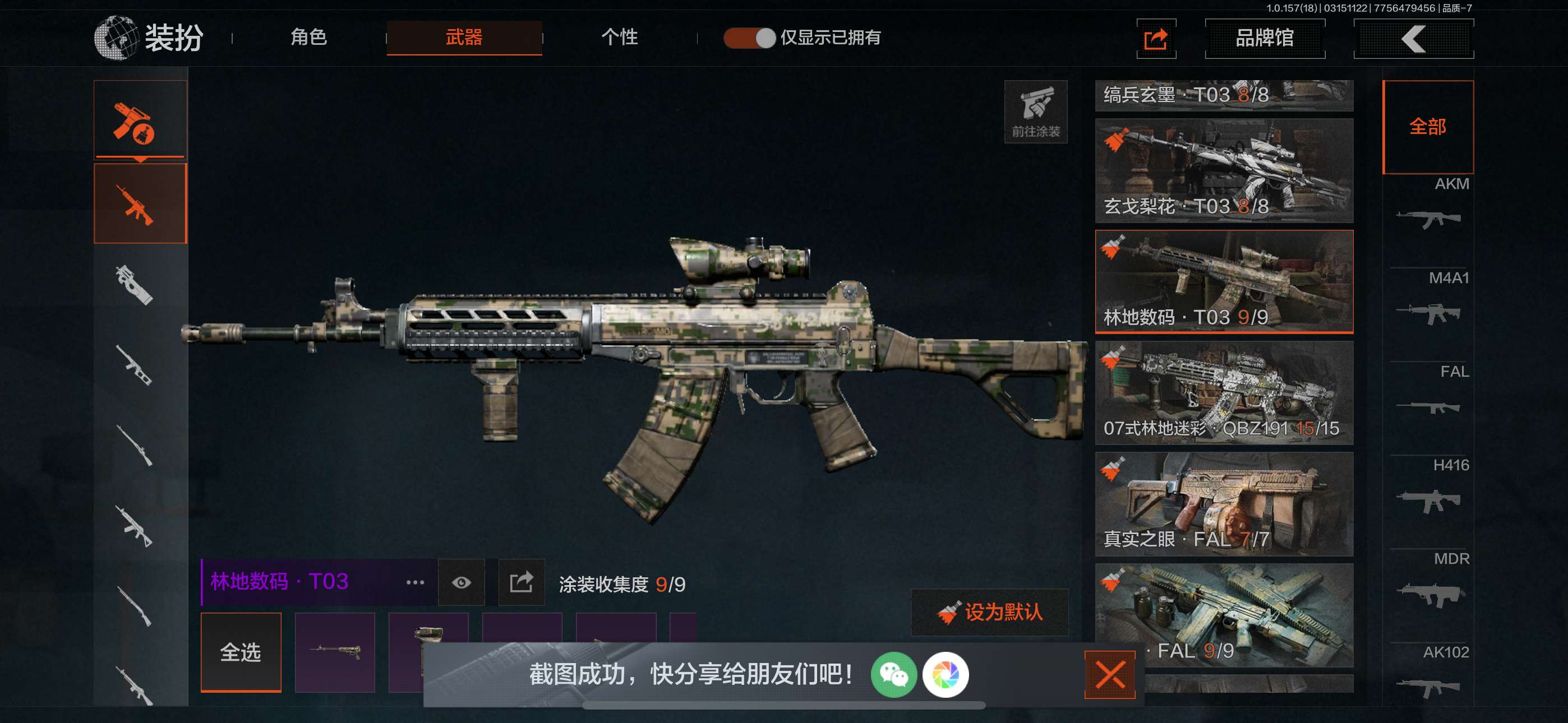The height and width of the screenshot is (723, 1568).
Task: Go to 前往涂装 painting page
Action: click(1035, 112)
